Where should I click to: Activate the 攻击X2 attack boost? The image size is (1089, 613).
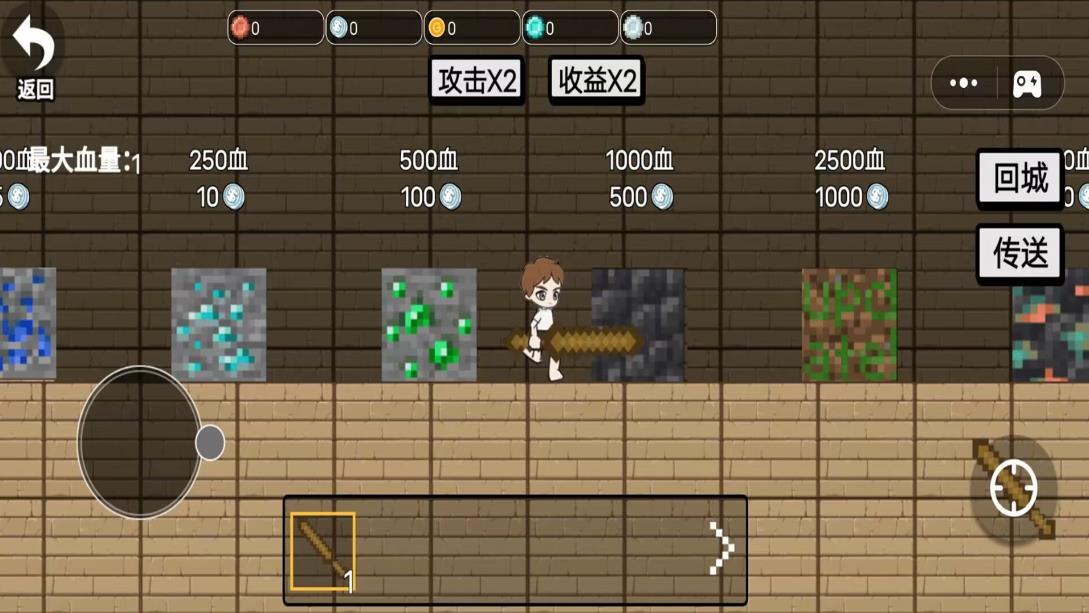tap(477, 81)
